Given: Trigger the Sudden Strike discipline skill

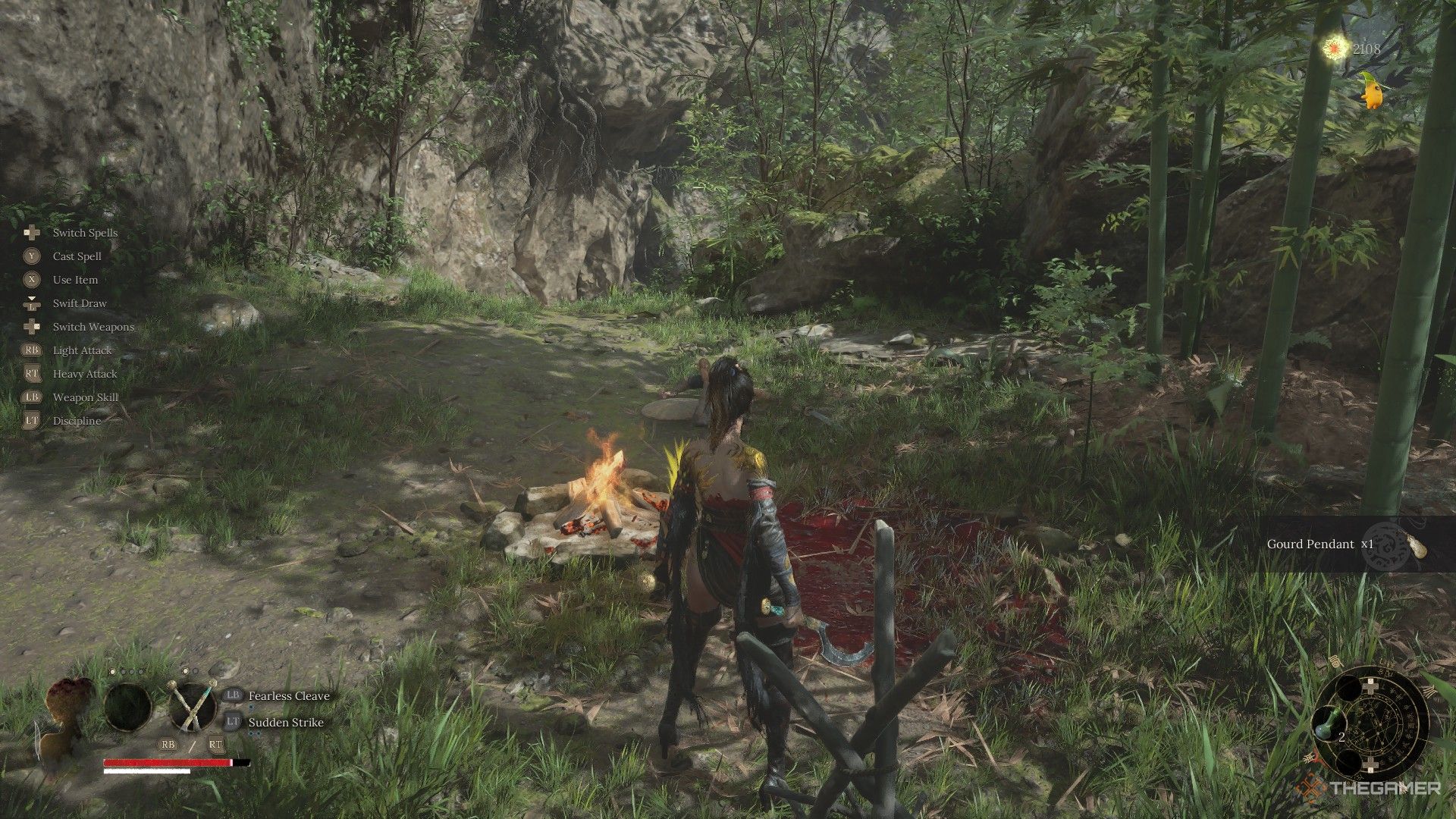Looking at the screenshot, I should point(286,723).
